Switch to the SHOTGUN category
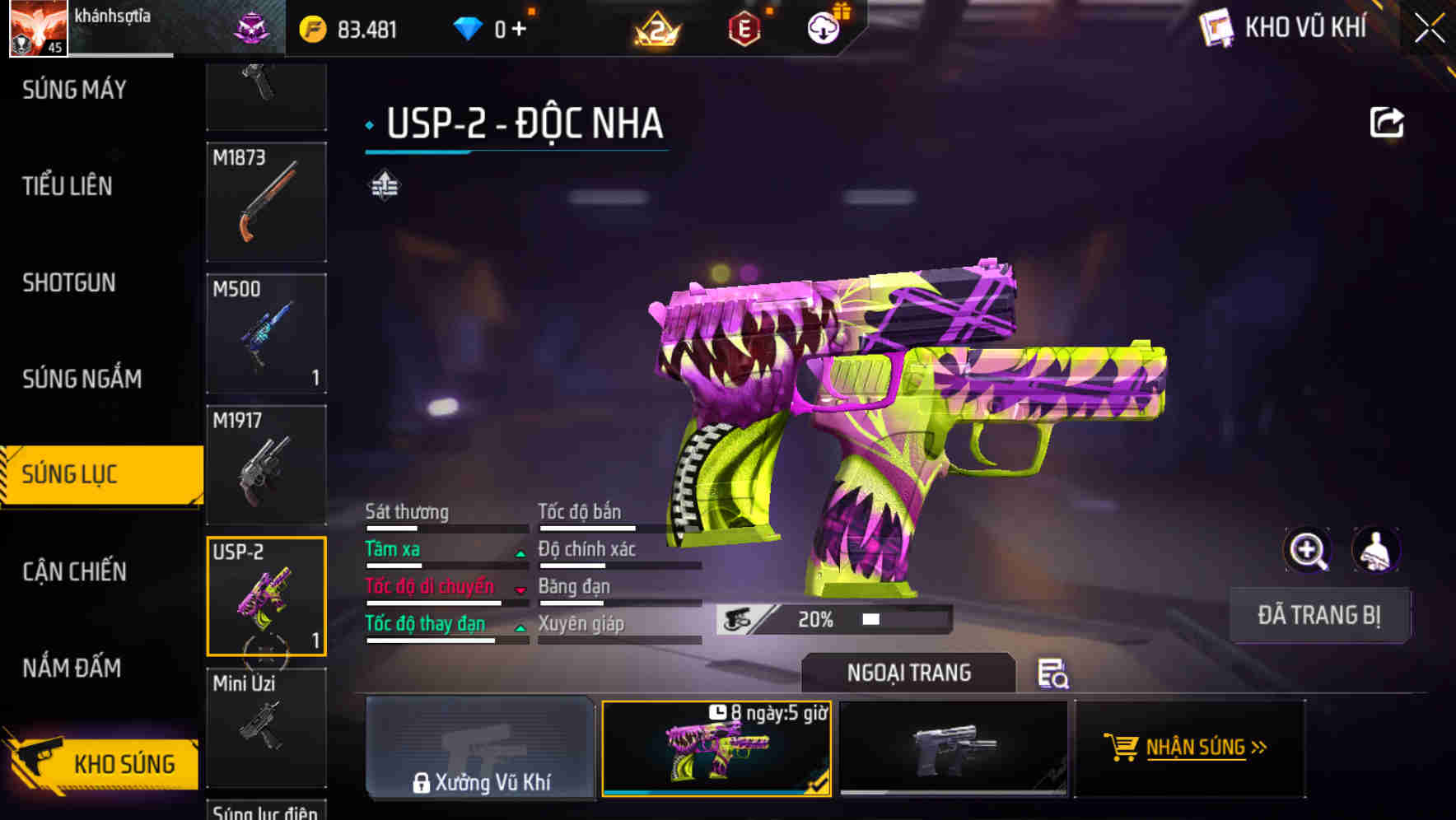The height and width of the screenshot is (820, 1456). tap(68, 282)
